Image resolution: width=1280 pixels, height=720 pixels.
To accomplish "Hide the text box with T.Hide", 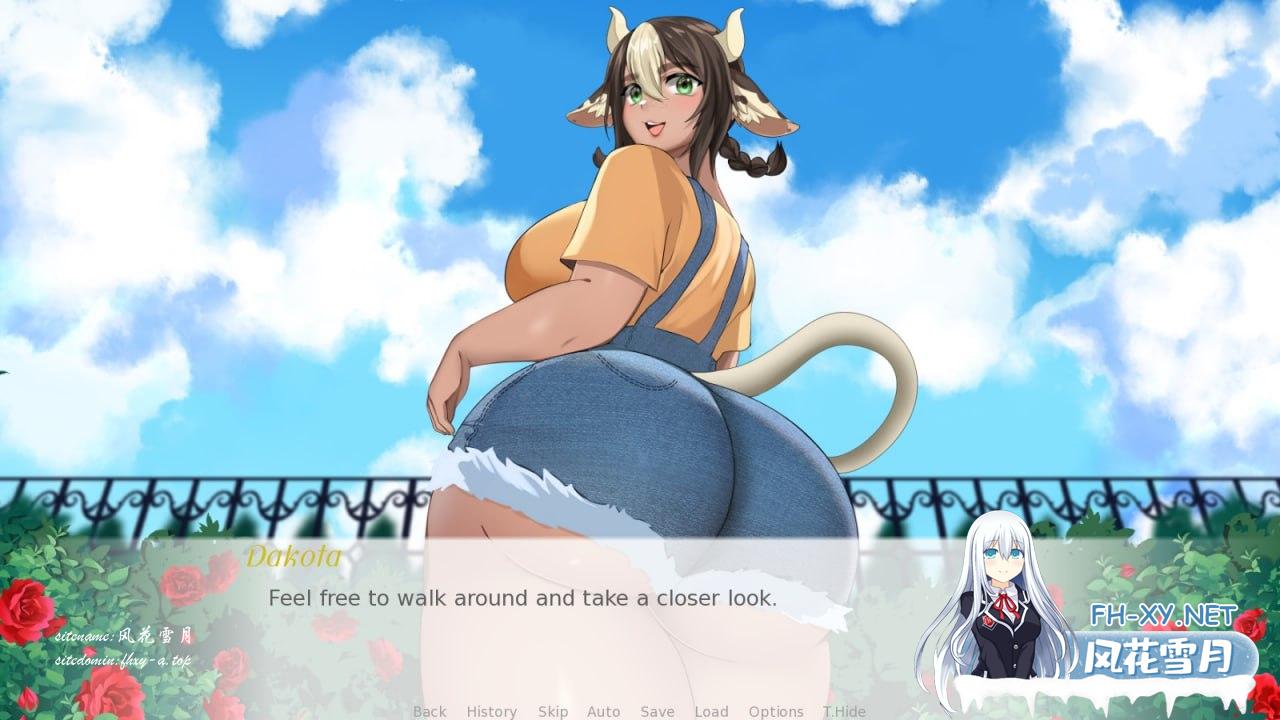I will coord(844,711).
